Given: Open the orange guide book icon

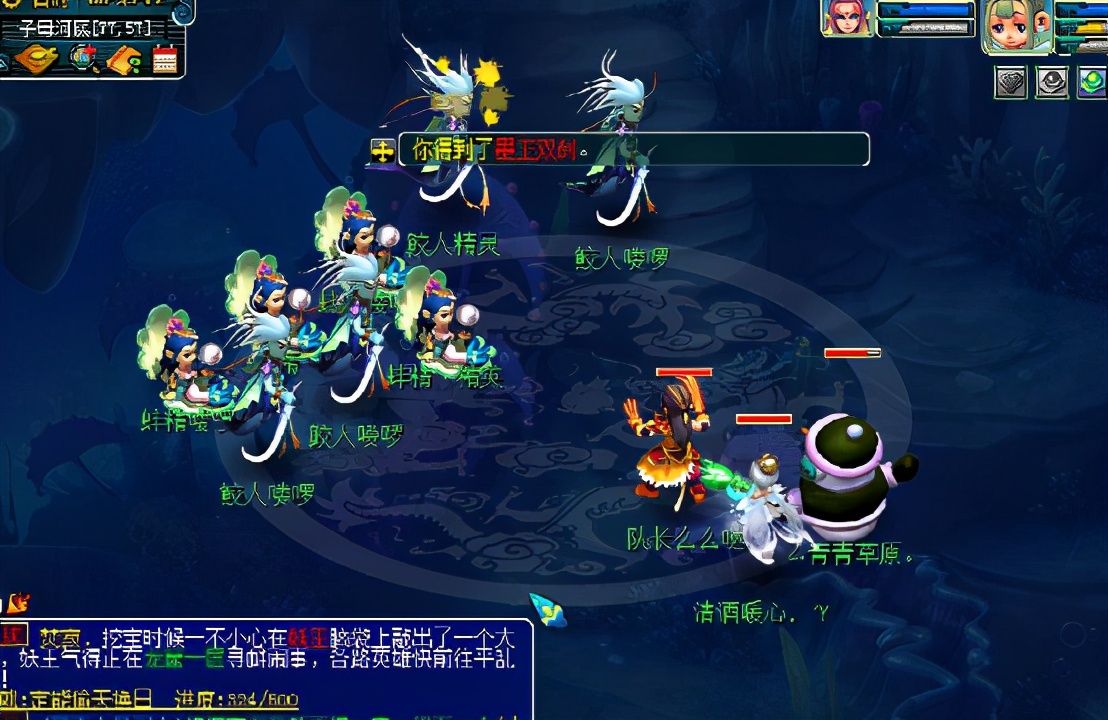Looking at the screenshot, I should 124,60.
